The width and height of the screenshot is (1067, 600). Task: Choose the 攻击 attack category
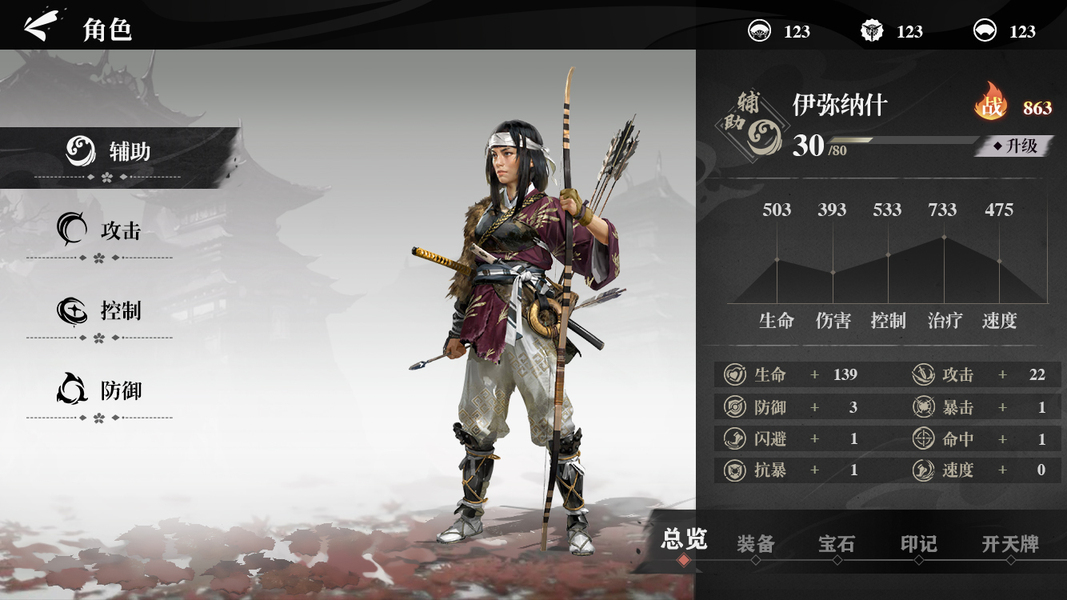(100, 231)
